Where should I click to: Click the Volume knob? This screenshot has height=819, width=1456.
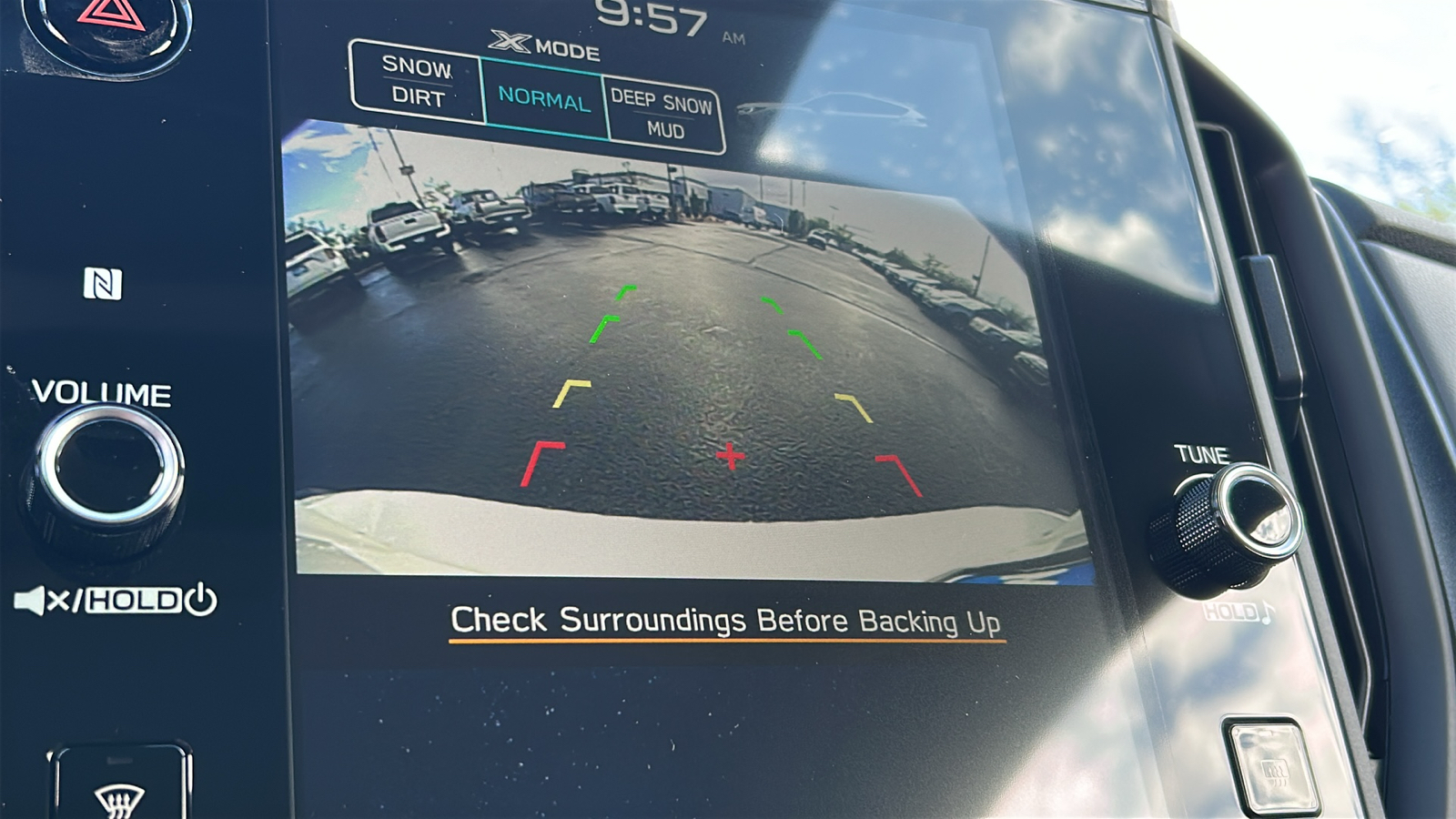[107, 470]
